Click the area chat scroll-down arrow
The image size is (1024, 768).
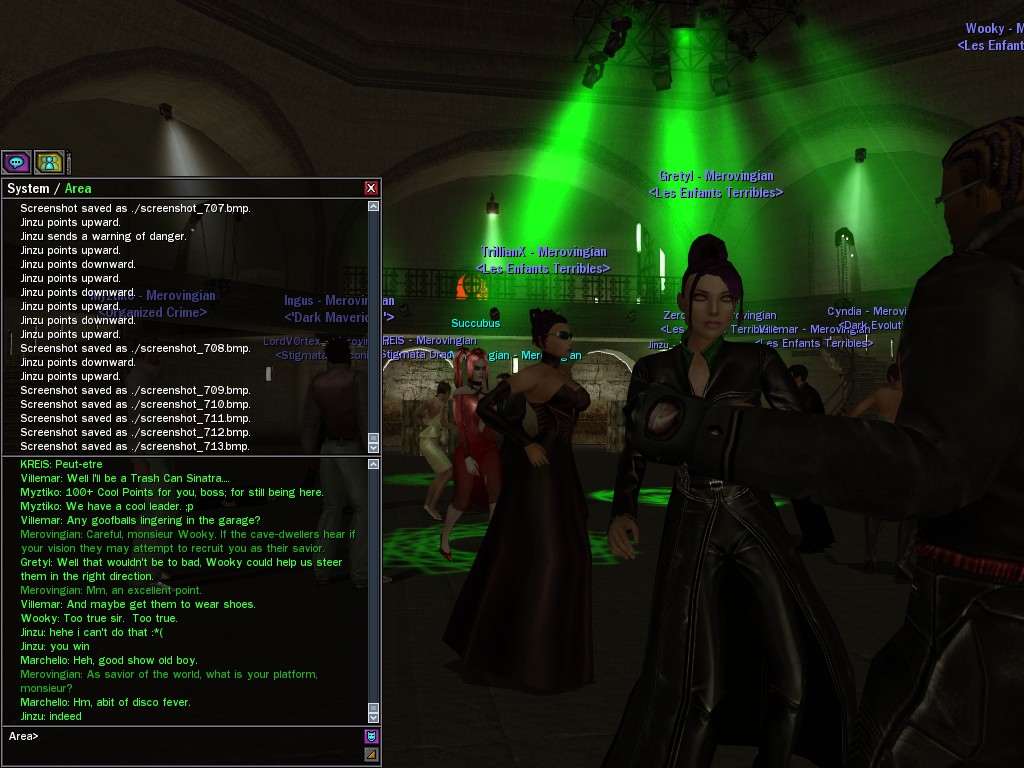click(x=374, y=717)
